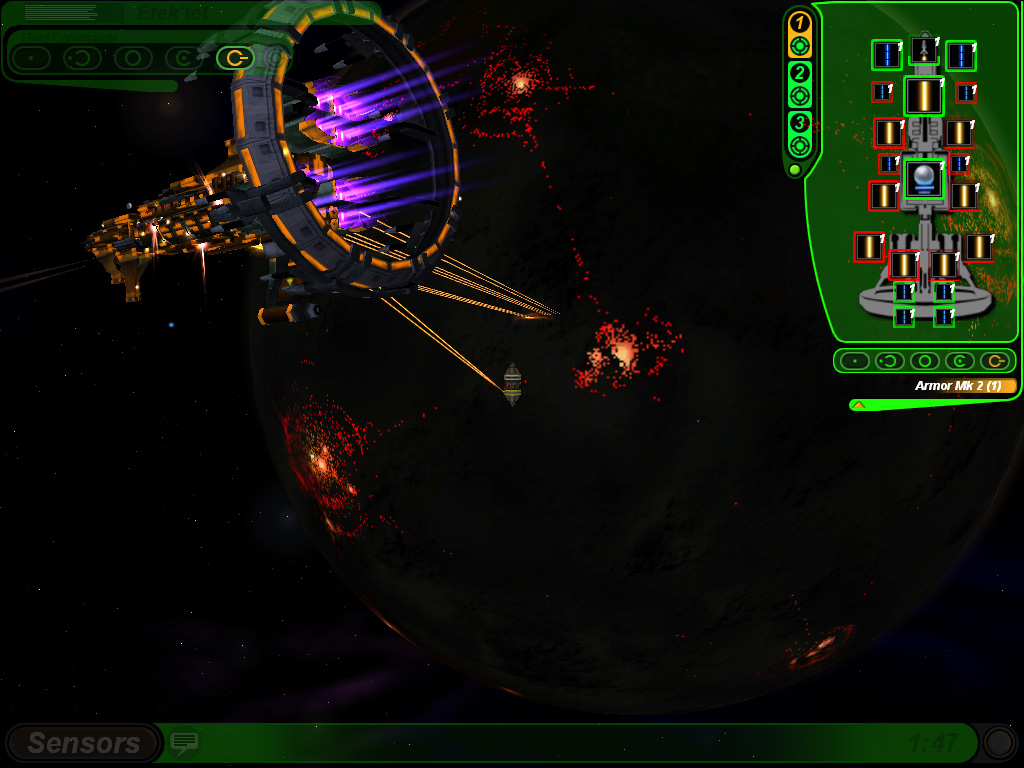Choose the single-dot Fleet Commands button
The image size is (1024, 768).
pyautogui.click(x=31, y=58)
